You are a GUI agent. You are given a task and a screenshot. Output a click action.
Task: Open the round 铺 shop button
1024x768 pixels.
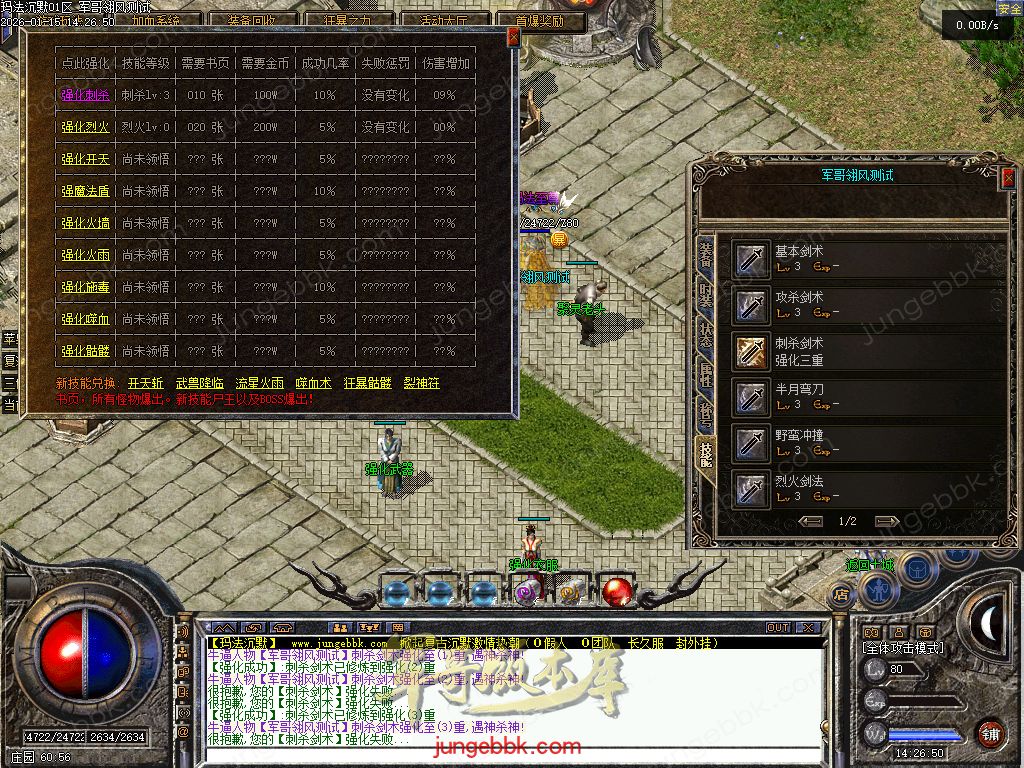(991, 733)
